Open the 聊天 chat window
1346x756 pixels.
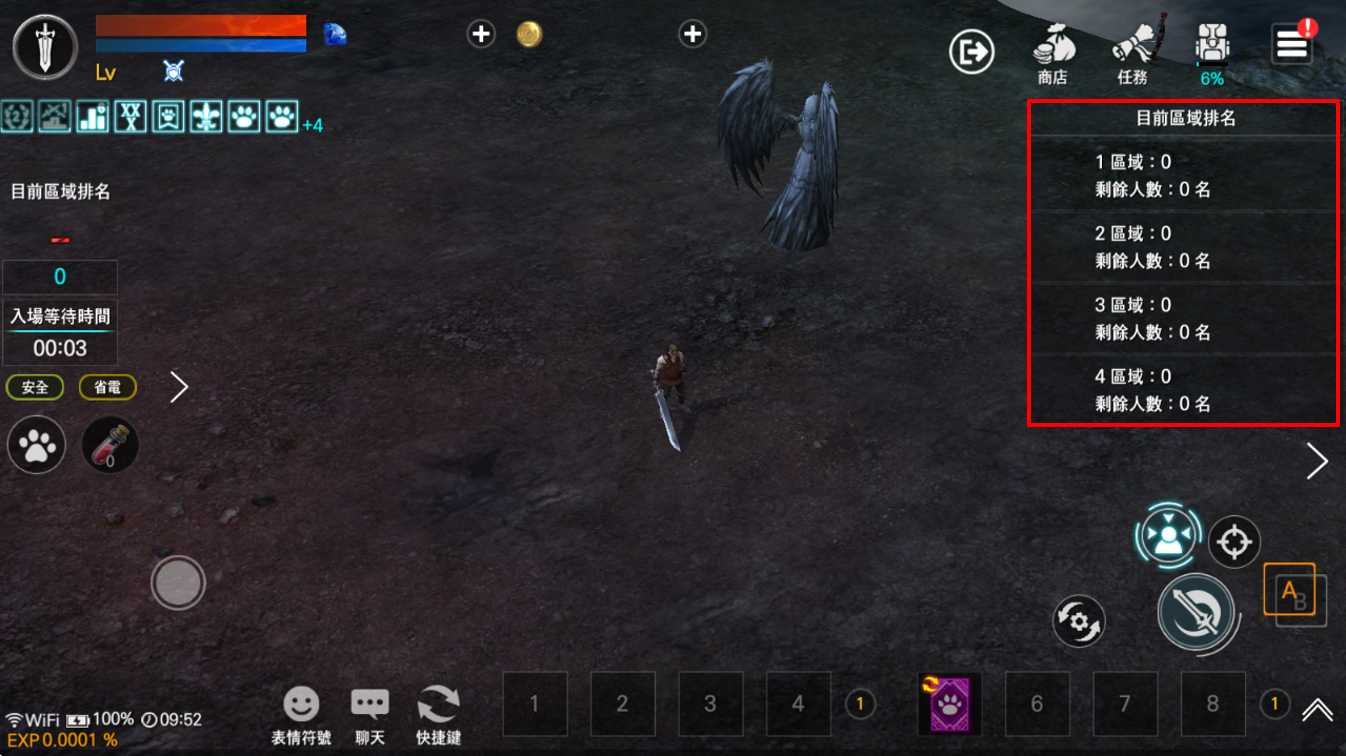click(370, 714)
